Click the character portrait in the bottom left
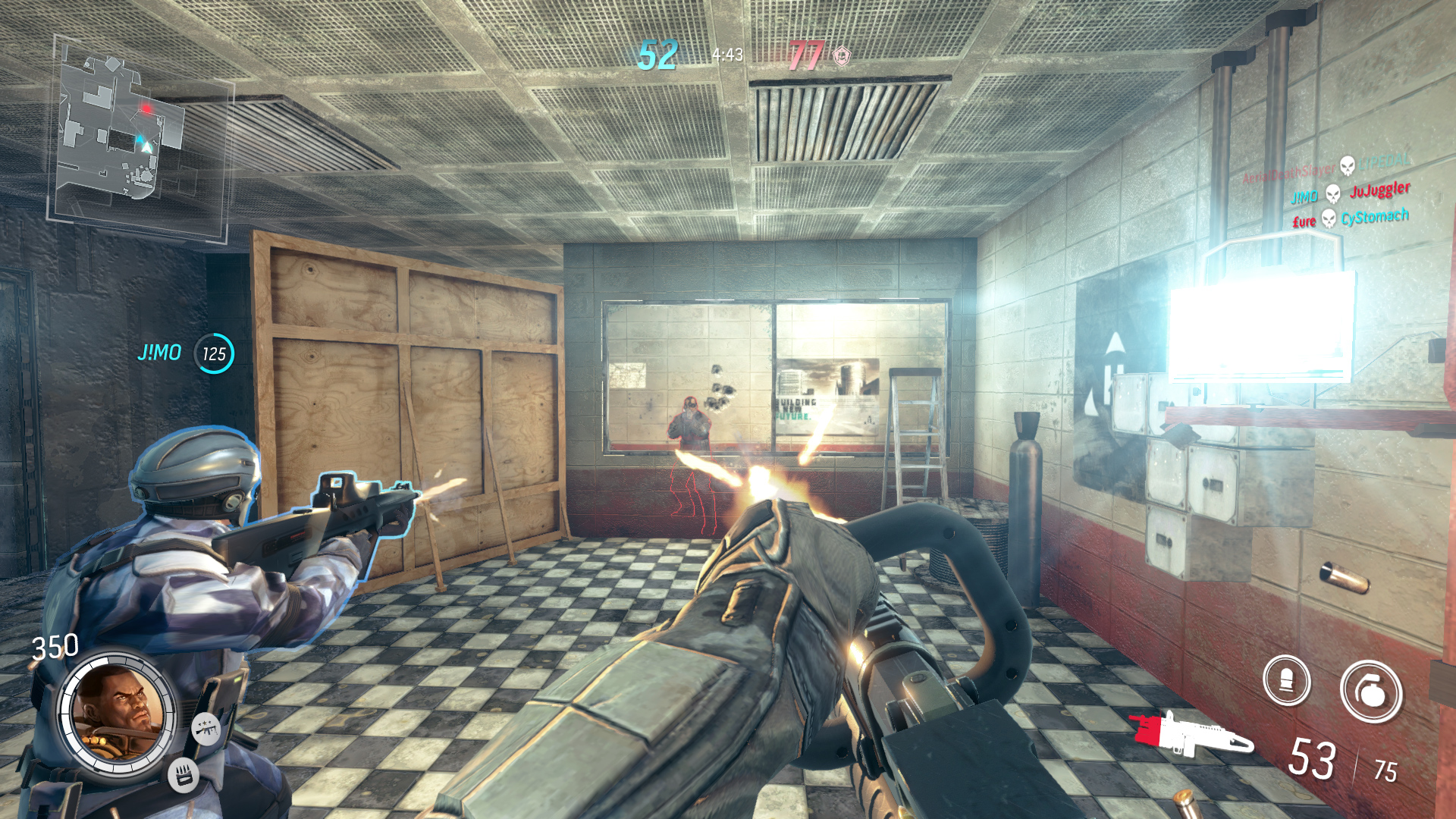1456x819 pixels. point(118,713)
